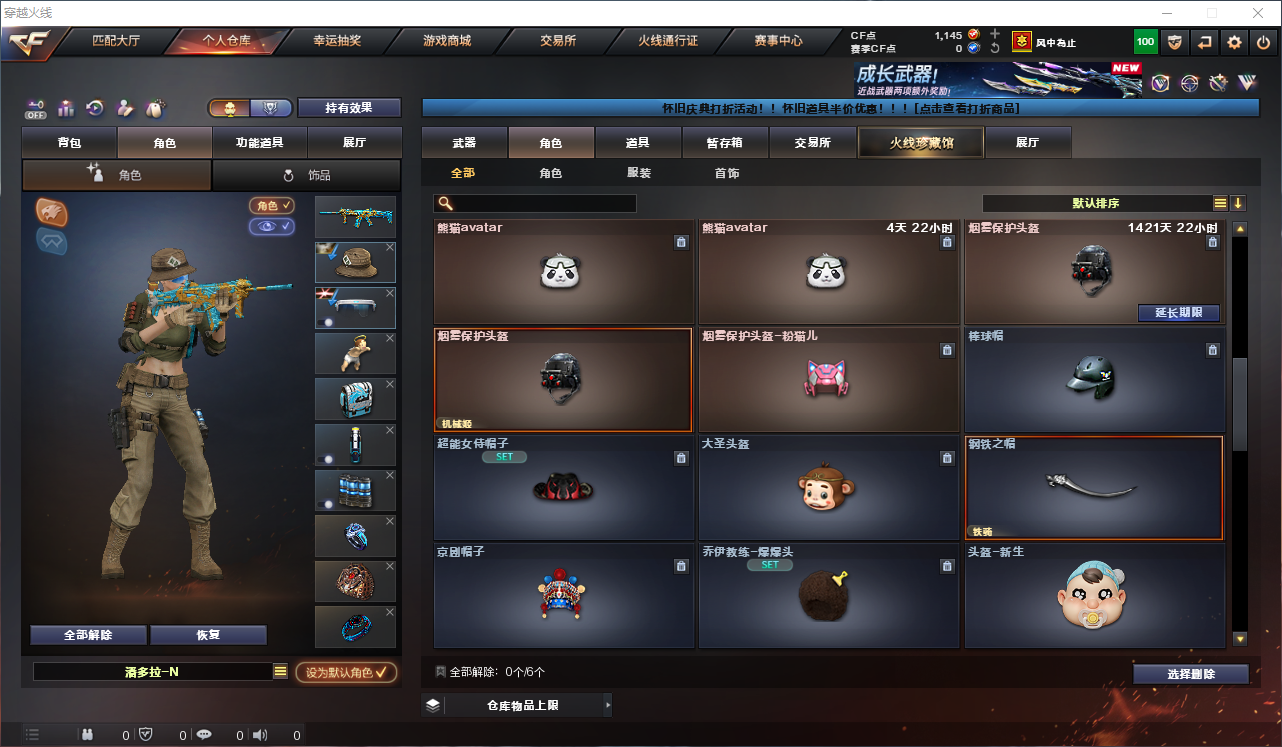Open the stats bar chart icon
Viewport: 1282px width, 747px height.
point(66,108)
